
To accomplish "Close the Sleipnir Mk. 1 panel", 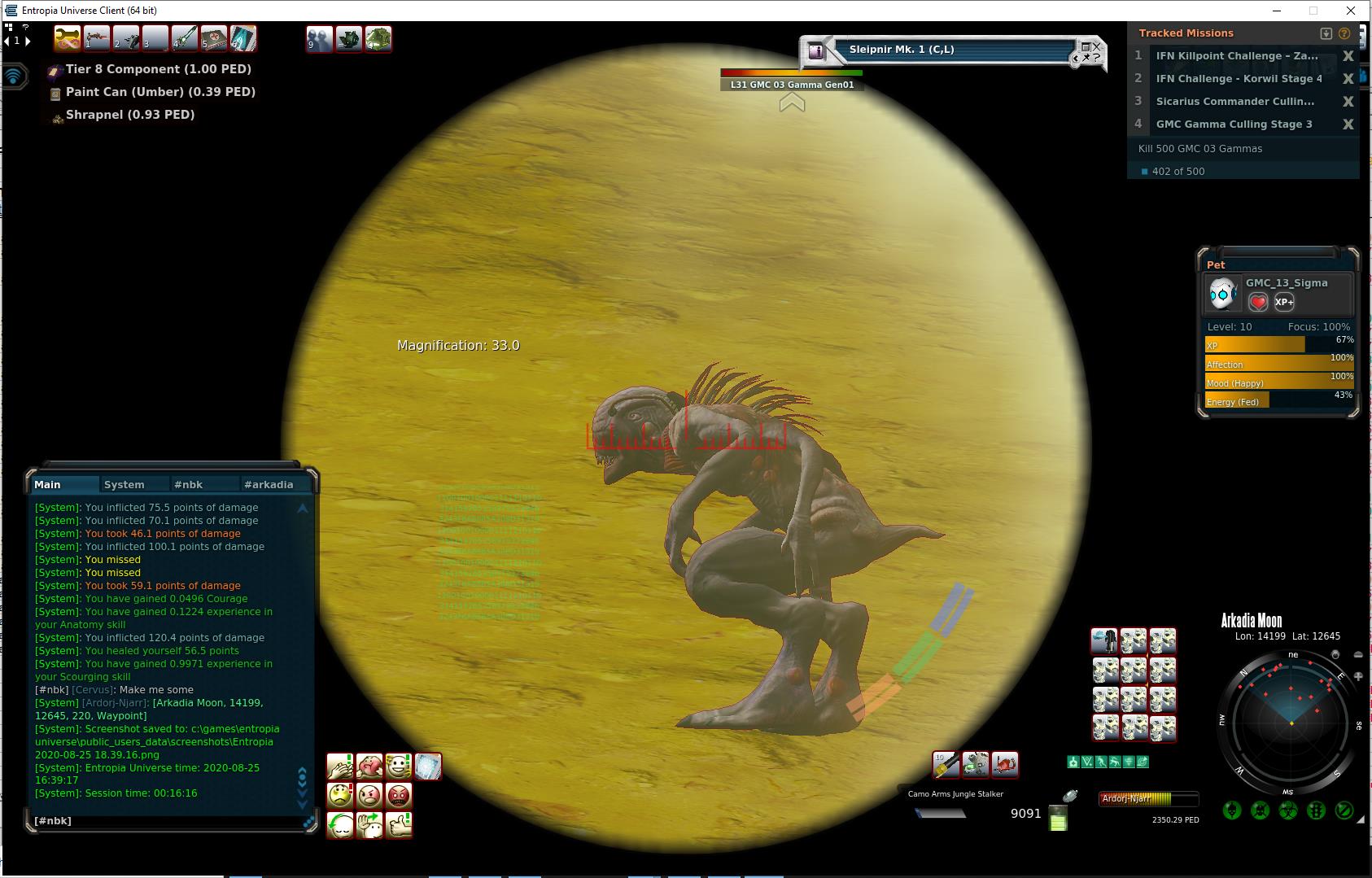I will (1096, 46).
